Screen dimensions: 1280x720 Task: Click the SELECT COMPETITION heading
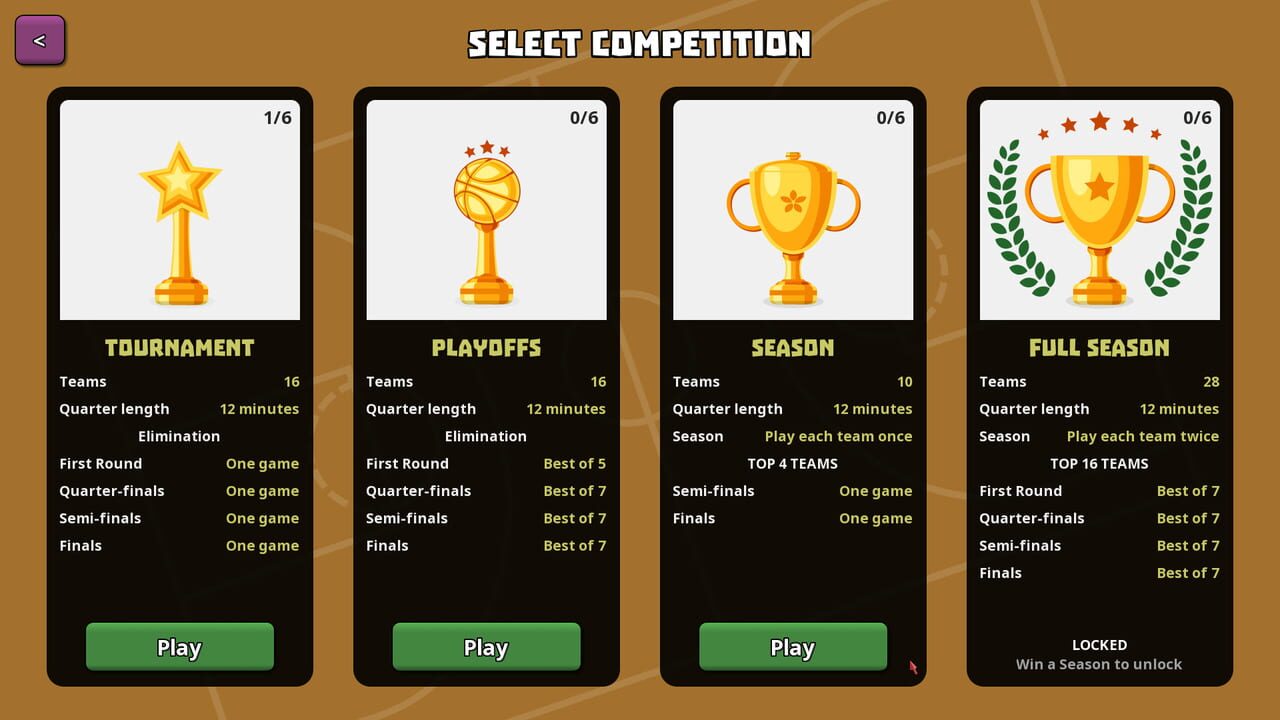(640, 44)
